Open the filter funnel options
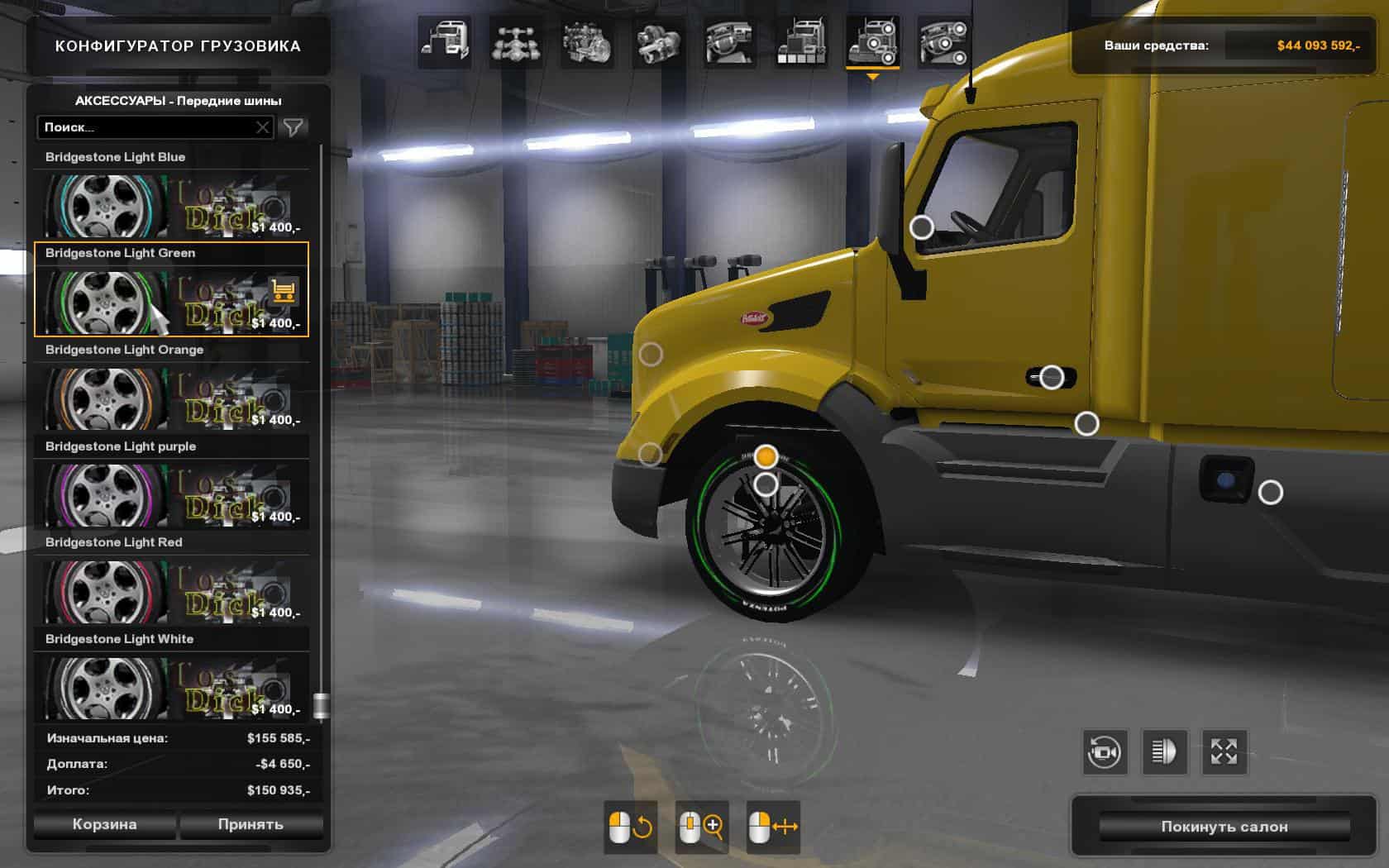The height and width of the screenshot is (868, 1389). coord(294,127)
